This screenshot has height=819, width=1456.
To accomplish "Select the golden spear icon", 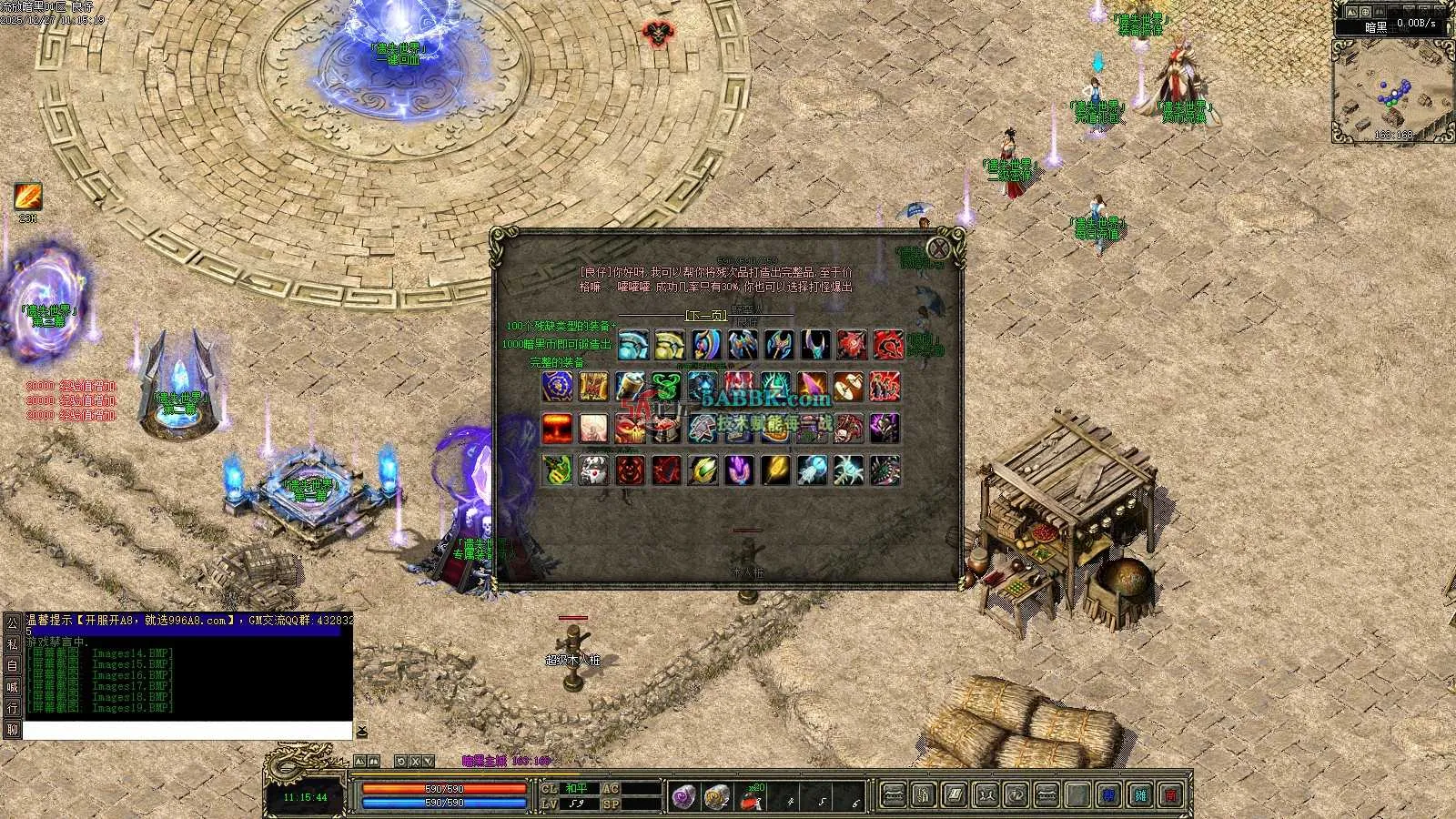I will [x=775, y=470].
